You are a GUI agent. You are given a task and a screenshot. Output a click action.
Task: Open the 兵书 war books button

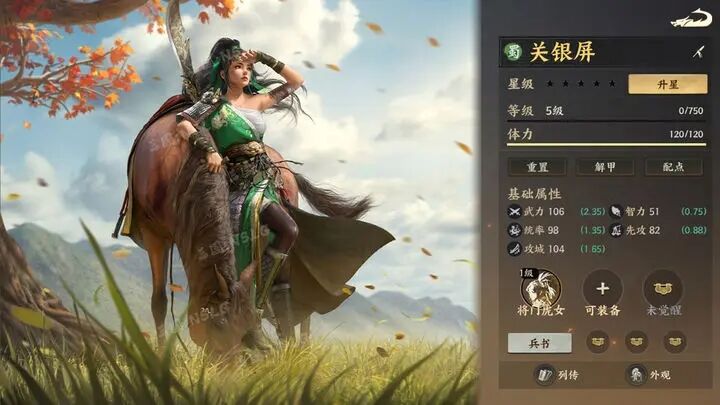tap(540, 342)
